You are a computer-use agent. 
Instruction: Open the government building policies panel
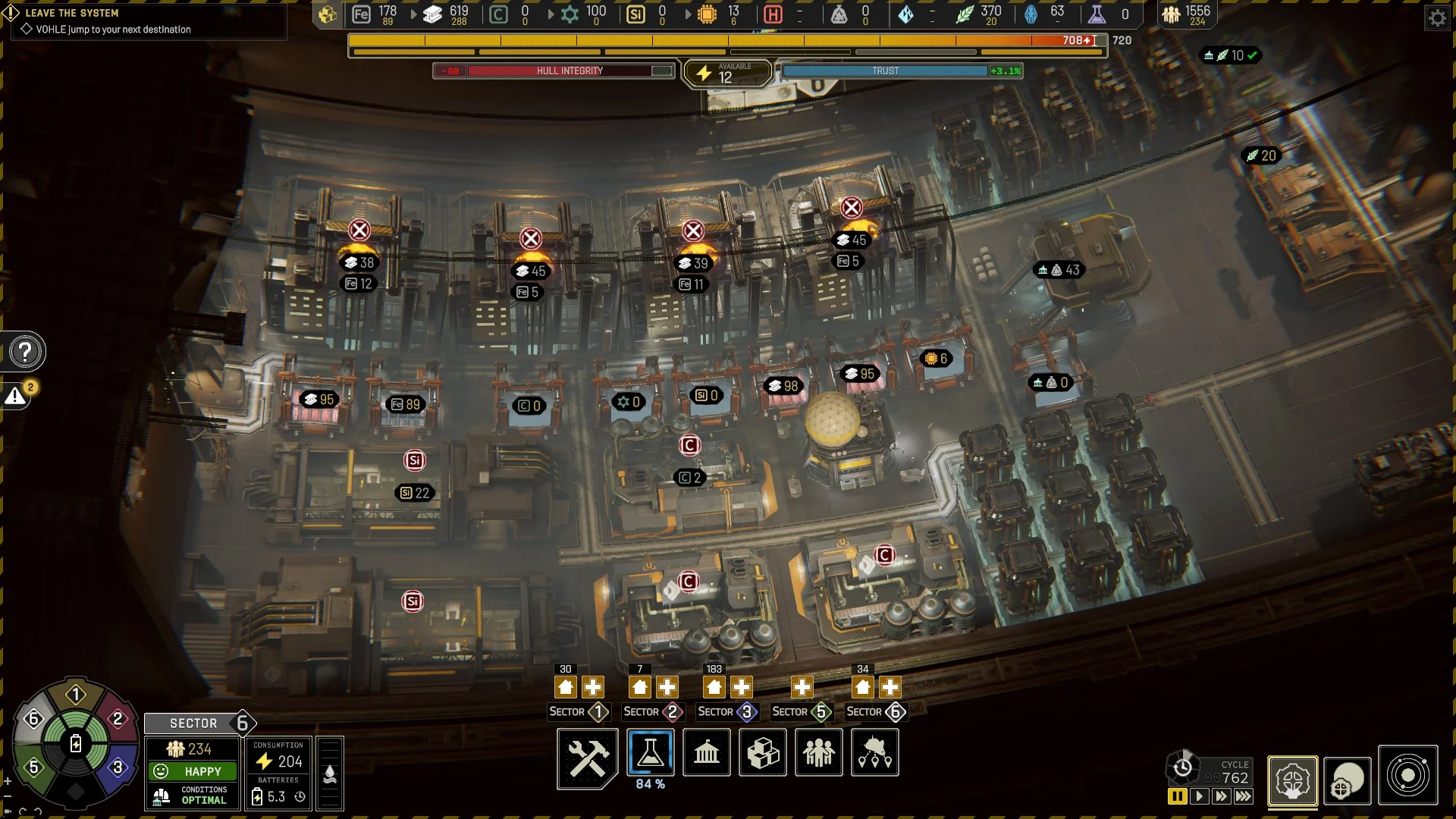click(x=706, y=752)
